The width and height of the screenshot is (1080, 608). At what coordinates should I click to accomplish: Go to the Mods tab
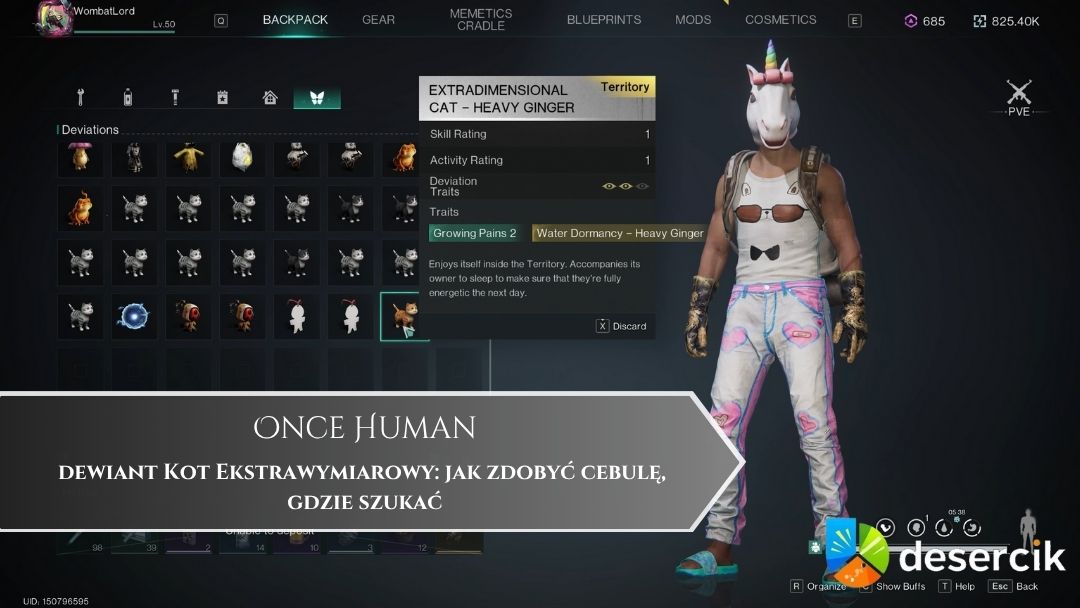(x=693, y=20)
